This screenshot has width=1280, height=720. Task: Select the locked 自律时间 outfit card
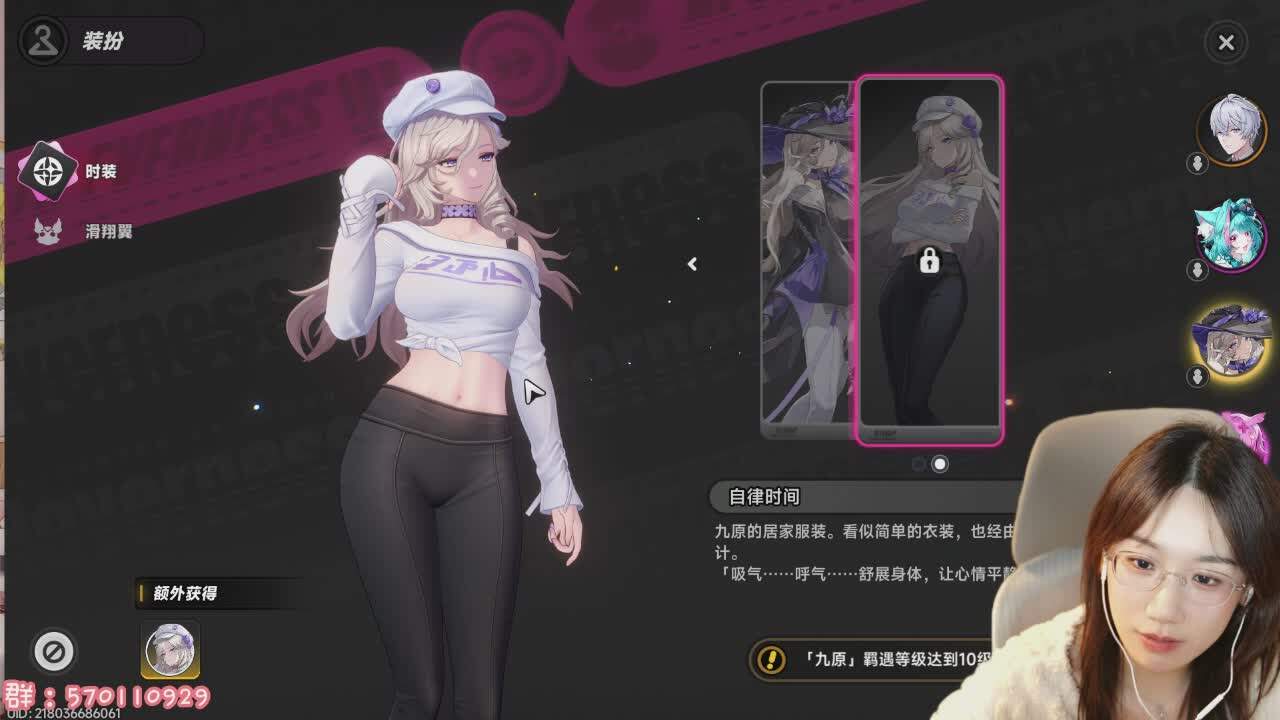(929, 259)
